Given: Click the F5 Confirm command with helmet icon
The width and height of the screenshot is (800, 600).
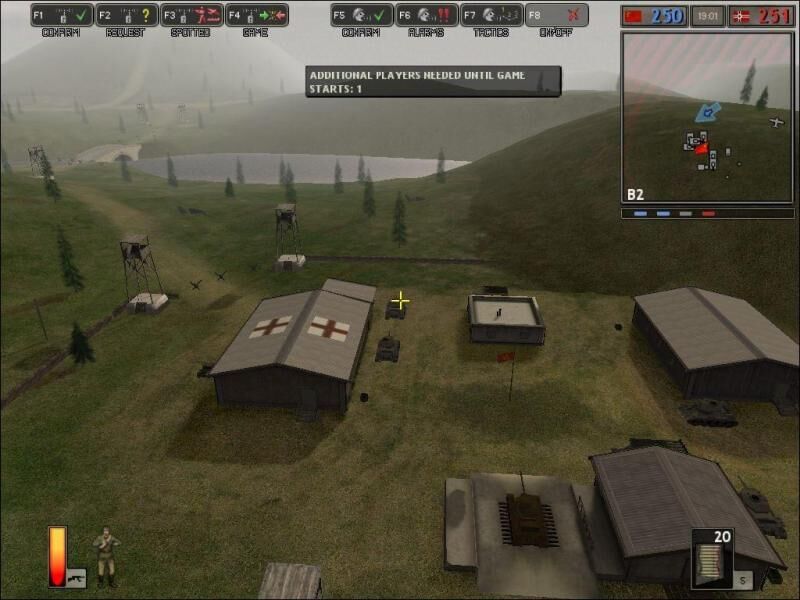Looking at the screenshot, I should click(x=362, y=15).
